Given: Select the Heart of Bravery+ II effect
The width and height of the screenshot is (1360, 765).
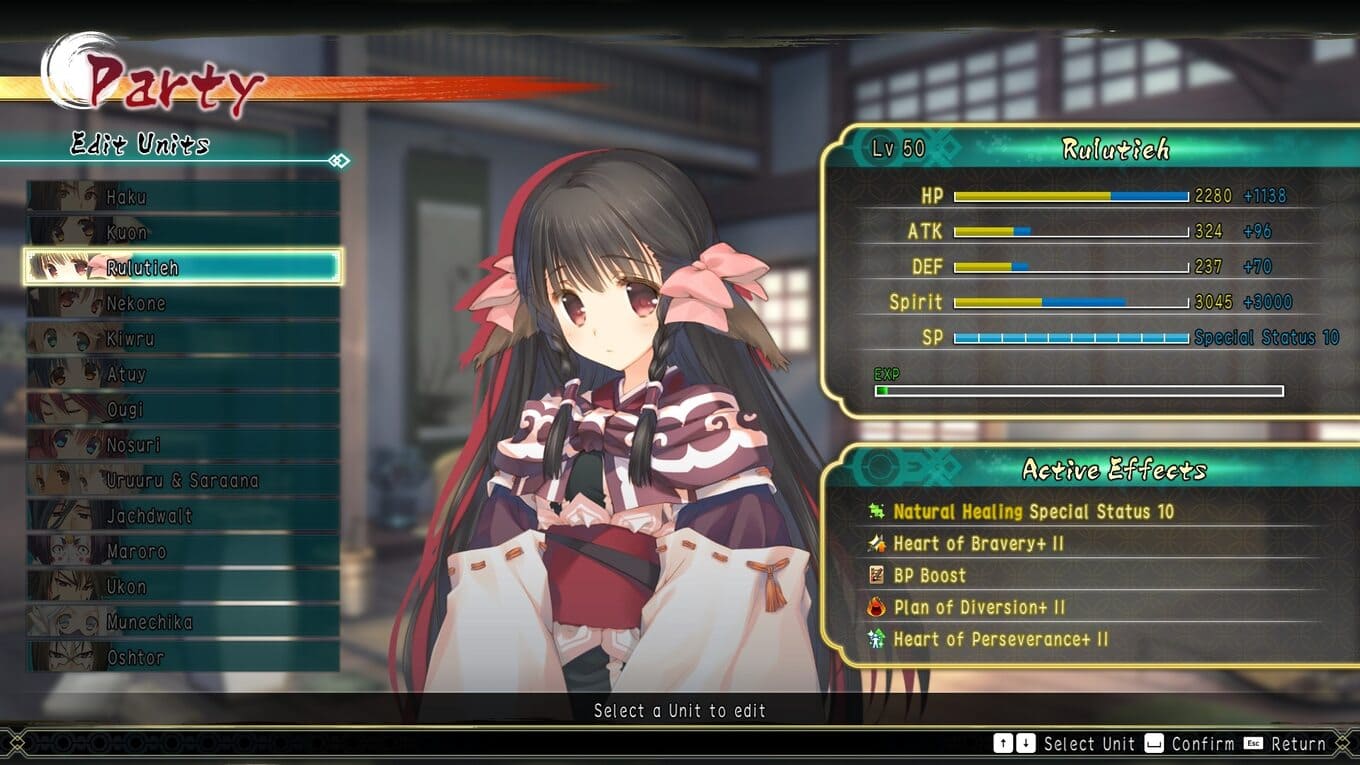Looking at the screenshot, I should pos(978,544).
